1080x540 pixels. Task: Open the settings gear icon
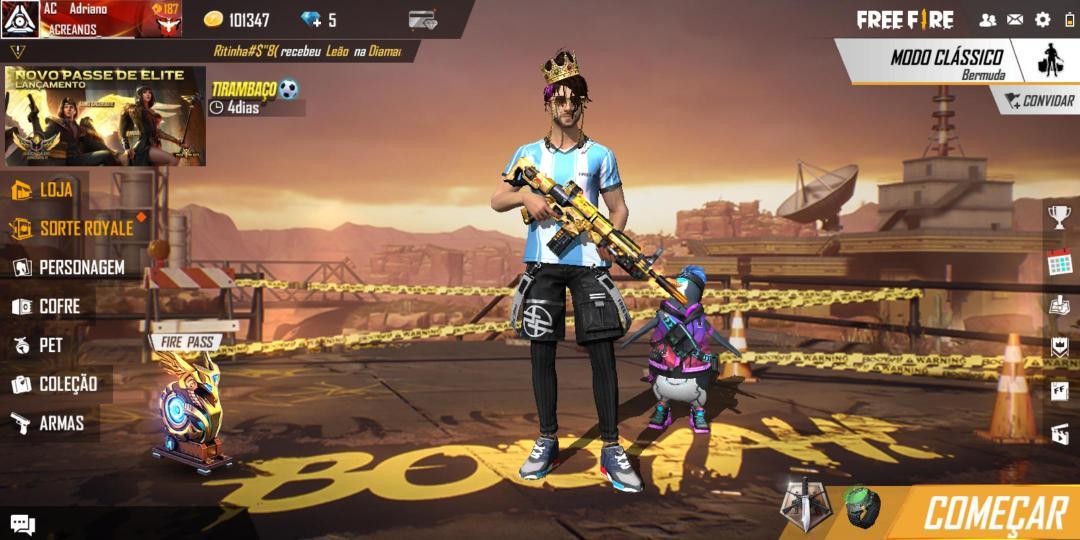tap(1043, 19)
